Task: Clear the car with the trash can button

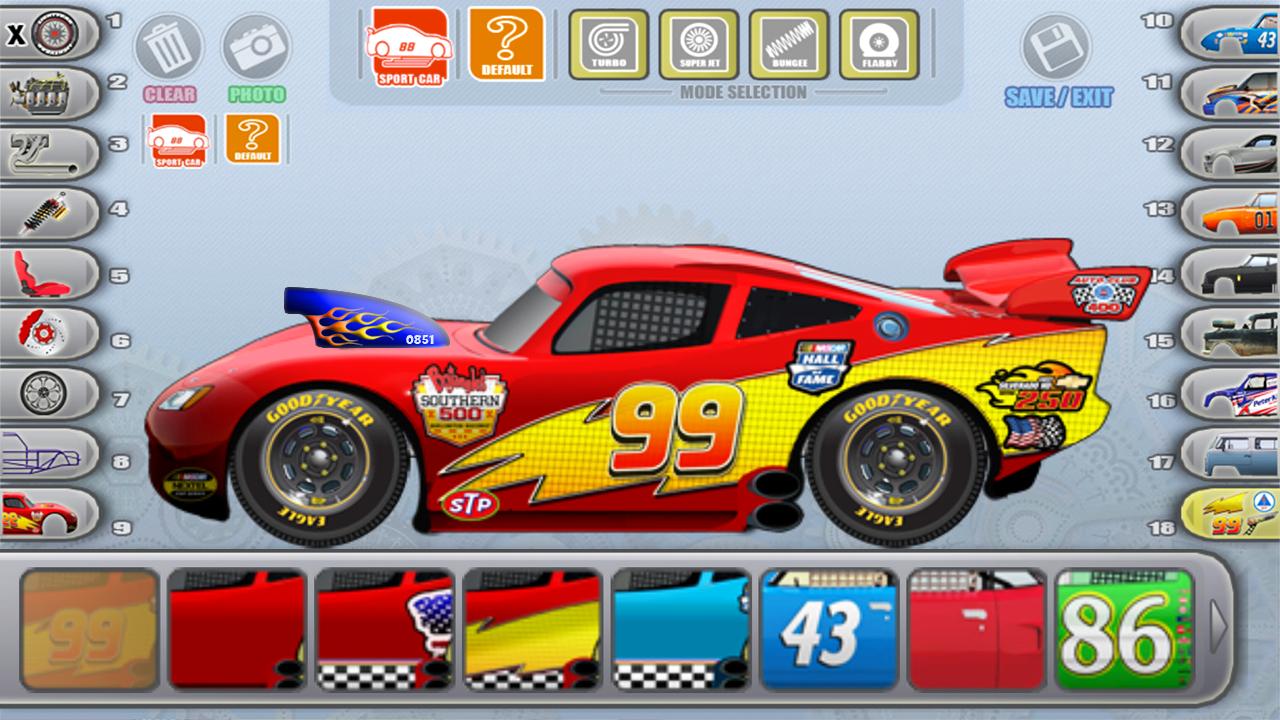Action: tap(168, 47)
